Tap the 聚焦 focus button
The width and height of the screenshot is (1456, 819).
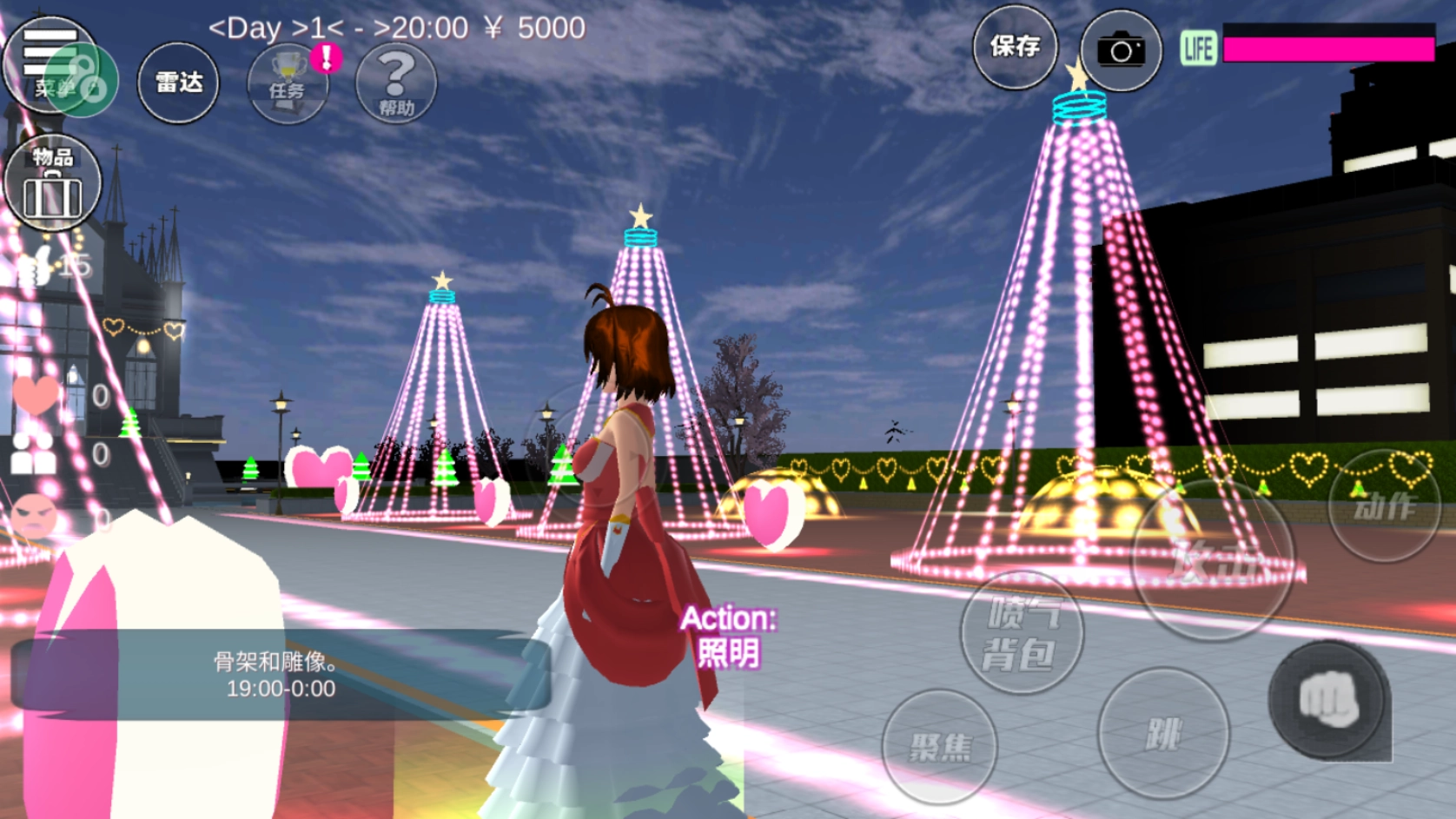[x=939, y=745]
